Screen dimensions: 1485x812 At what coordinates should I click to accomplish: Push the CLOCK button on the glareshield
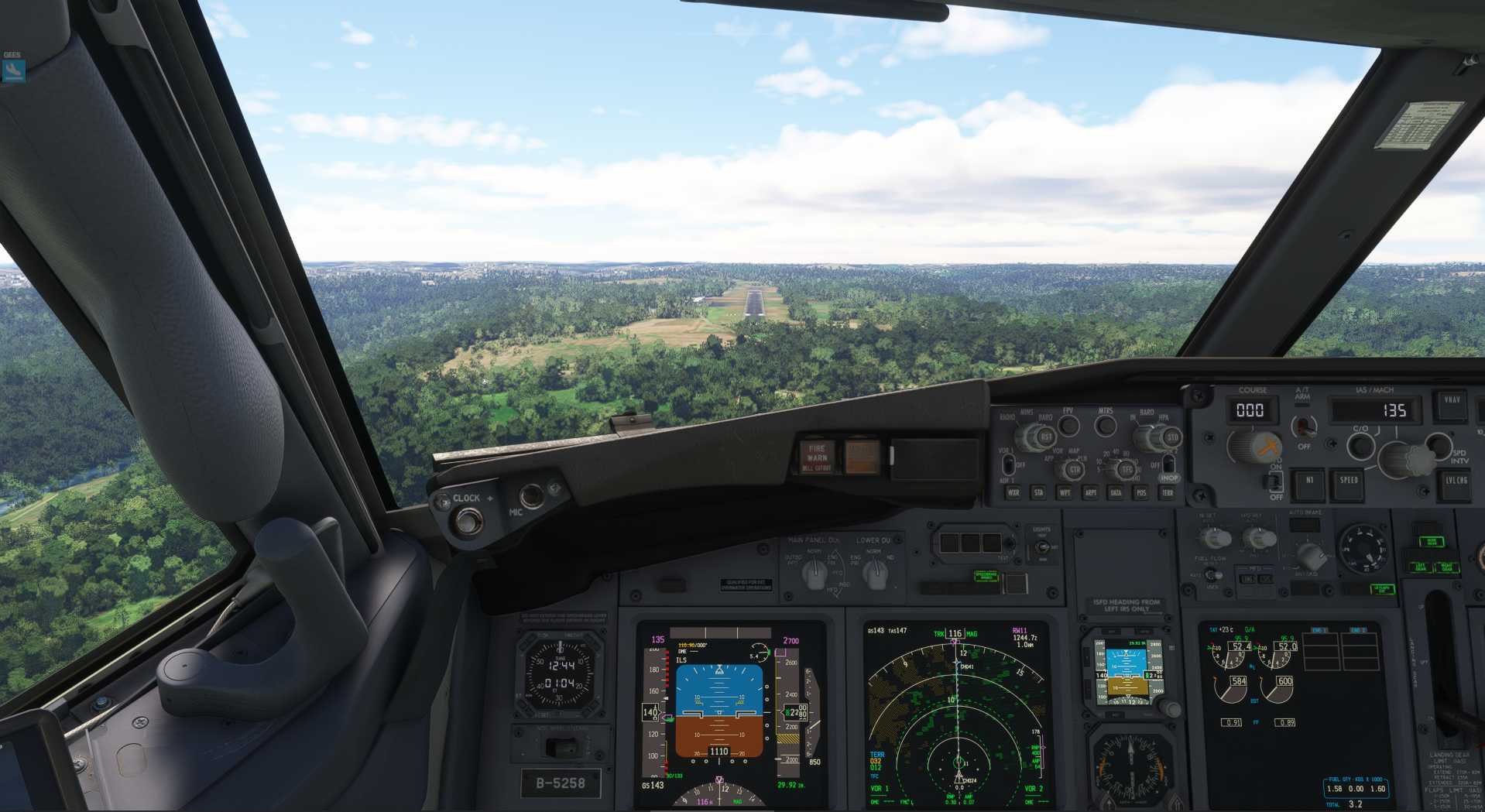coord(466,522)
